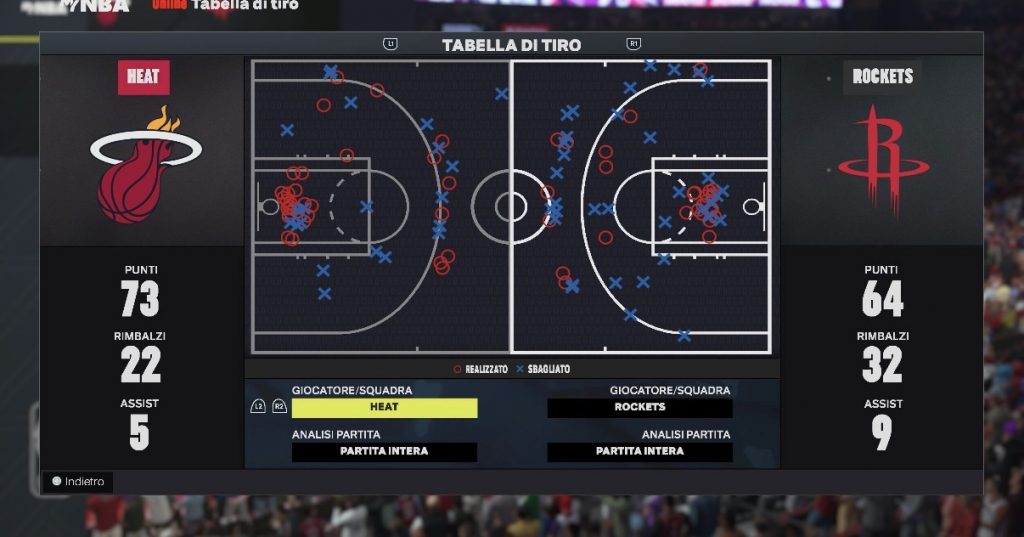Open PARTITA INTERA selector below the ROCKETS field
Viewport: 1024px width, 537px height.
640,452
